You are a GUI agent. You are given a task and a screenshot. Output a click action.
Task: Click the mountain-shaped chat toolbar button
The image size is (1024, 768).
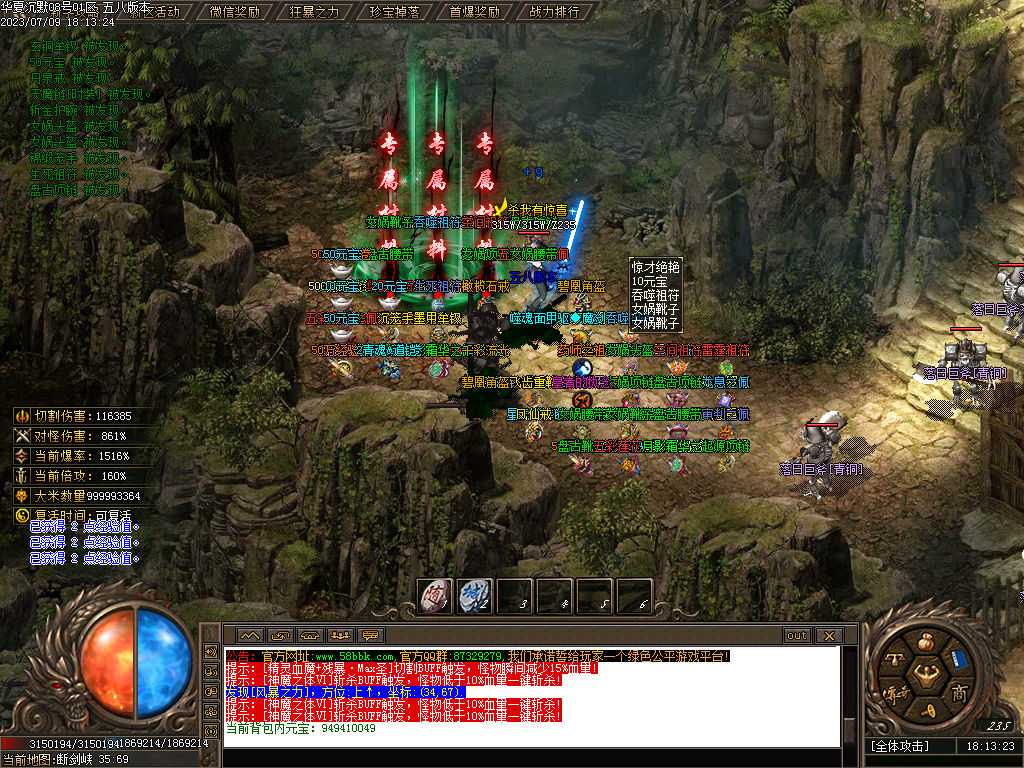(249, 635)
